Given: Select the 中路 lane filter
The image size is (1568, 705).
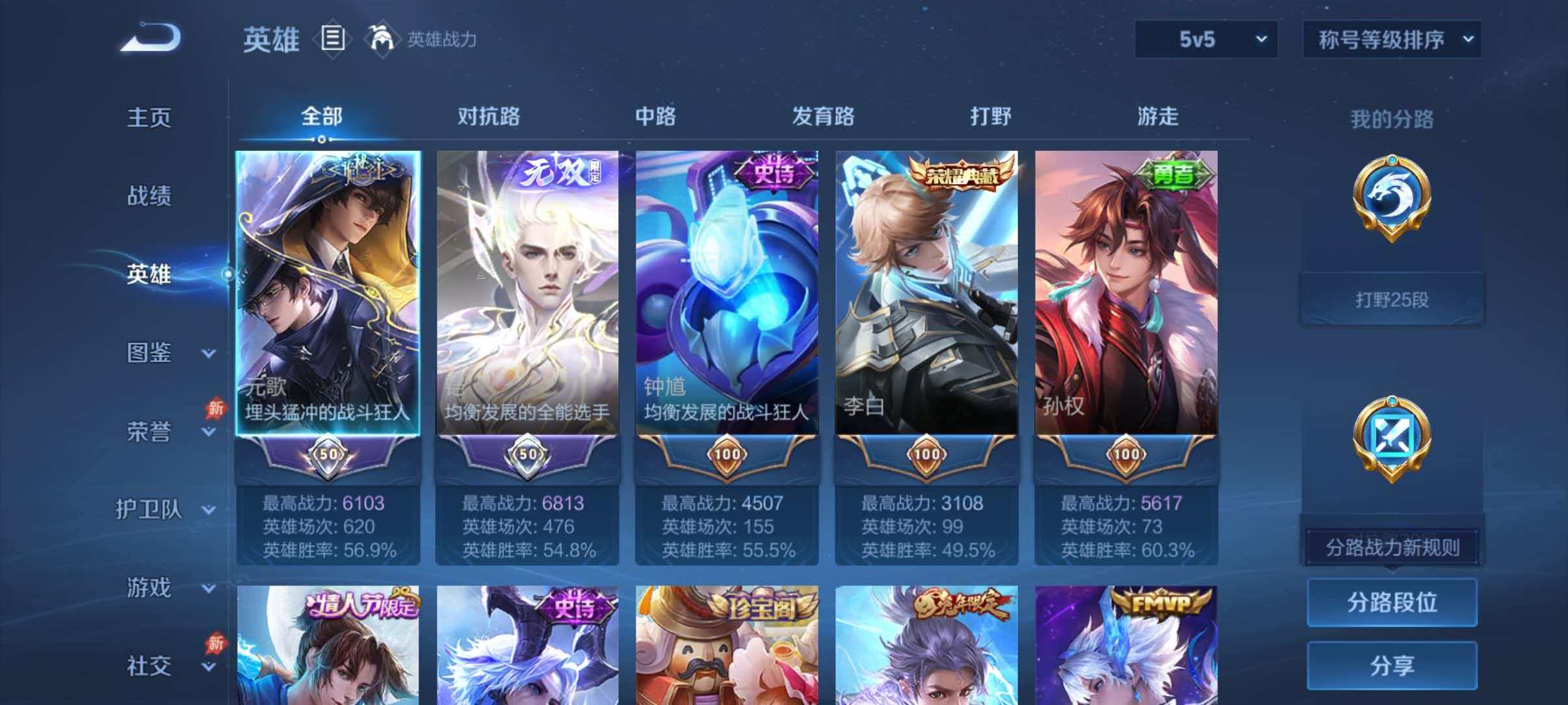Looking at the screenshot, I should (655, 117).
